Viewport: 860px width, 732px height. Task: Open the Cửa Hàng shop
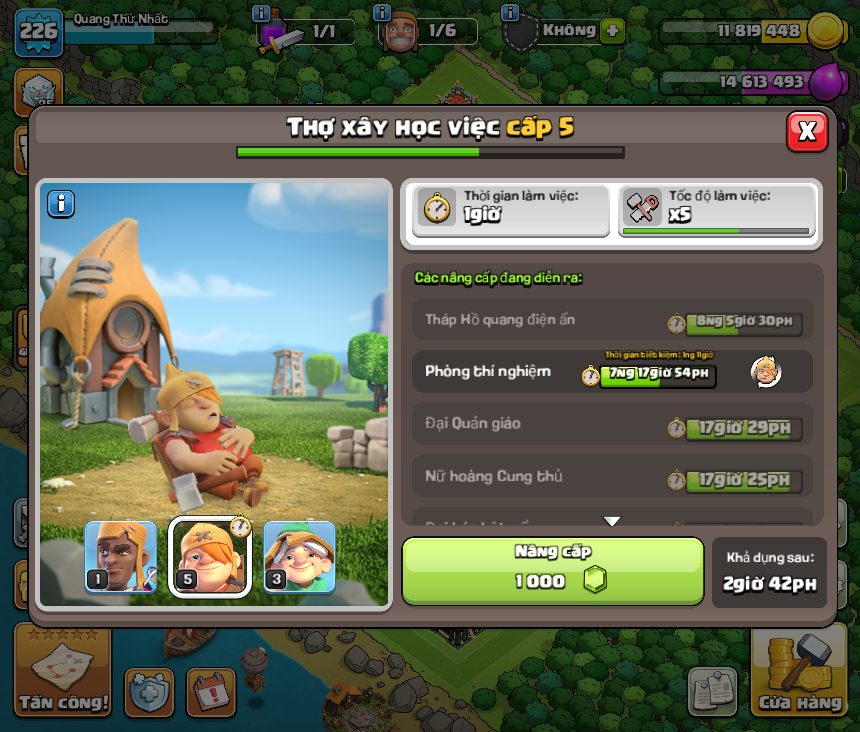click(799, 671)
